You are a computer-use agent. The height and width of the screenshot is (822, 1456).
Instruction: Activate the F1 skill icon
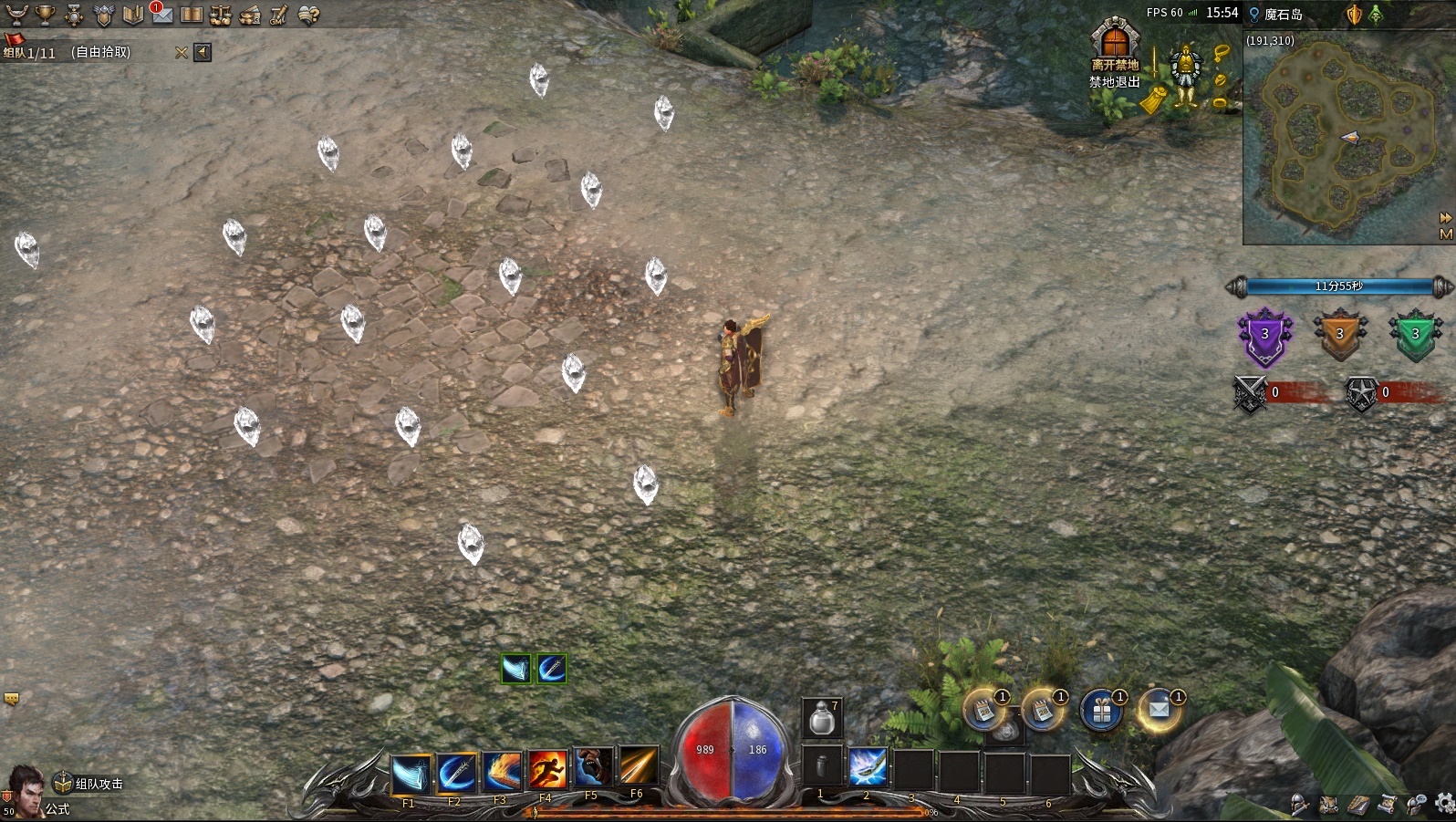(x=411, y=774)
